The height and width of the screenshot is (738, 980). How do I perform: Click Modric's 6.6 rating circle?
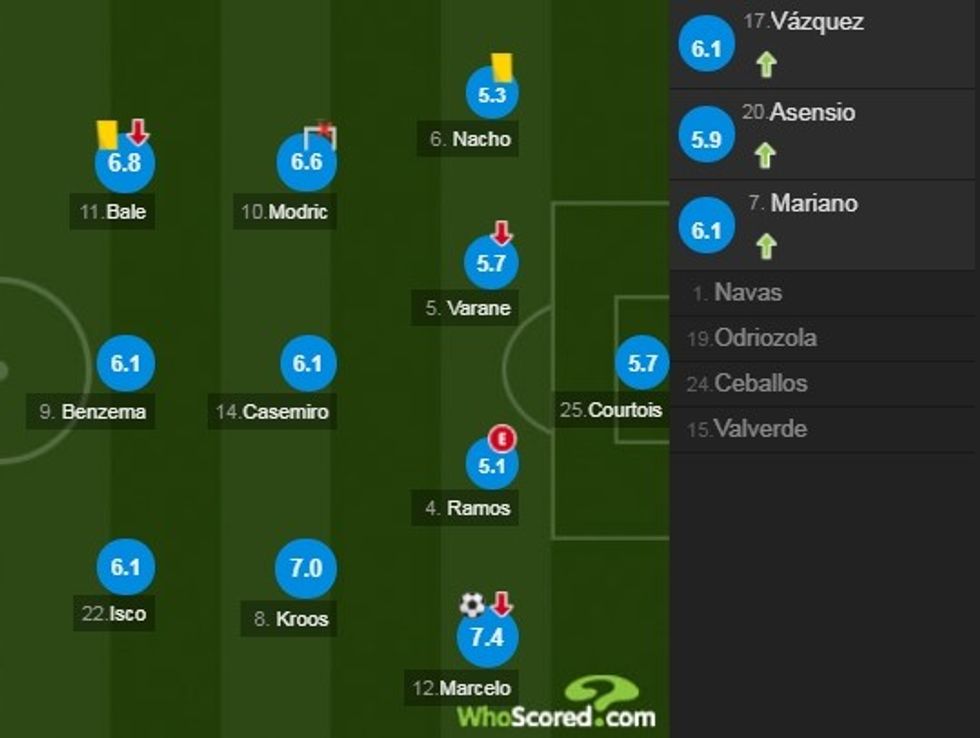[x=306, y=161]
